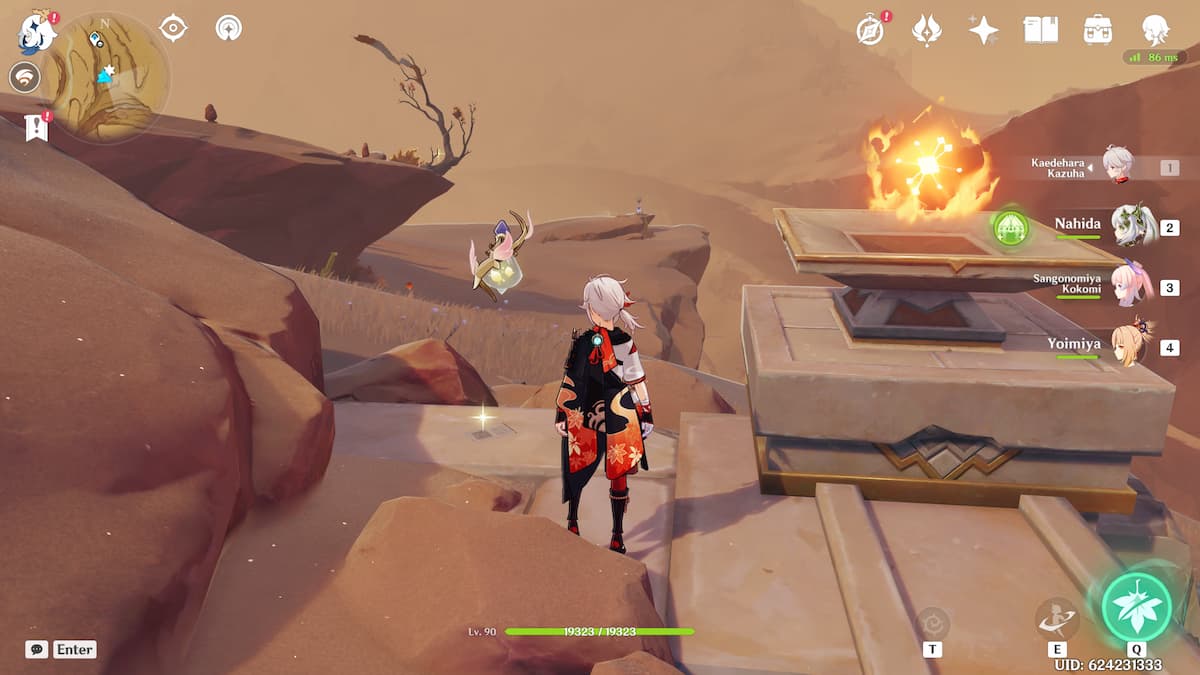Open the chat speech bubble
1200x675 pixels.
pos(37,649)
